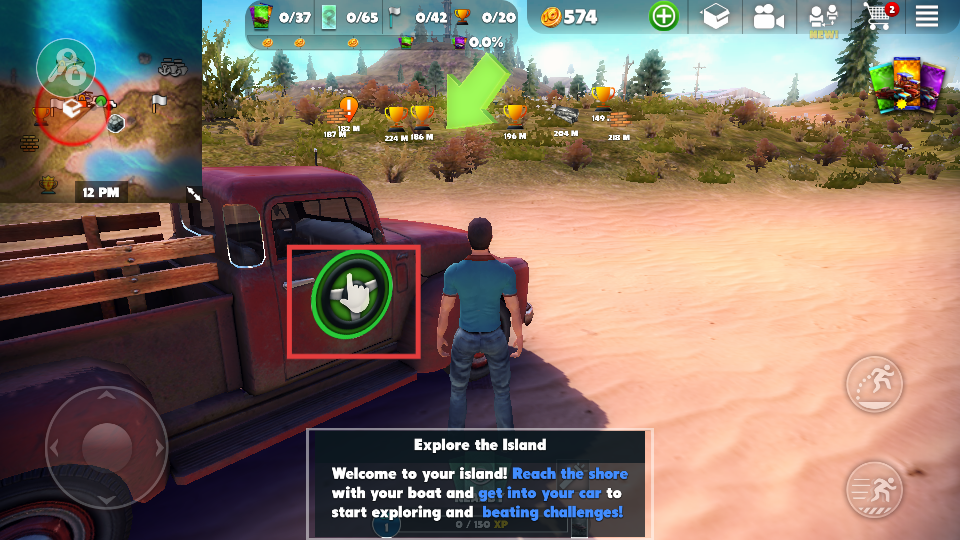Open the building block editor icon
Image resolution: width=960 pixels, height=540 pixels.
pos(716,17)
